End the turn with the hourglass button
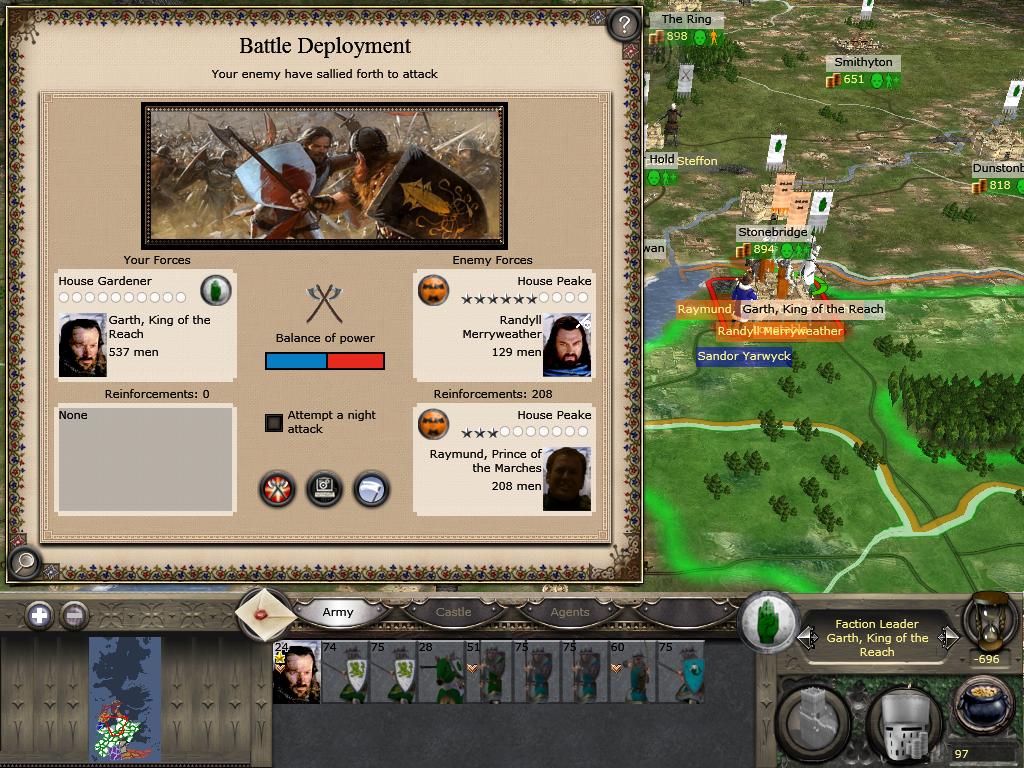The height and width of the screenshot is (768, 1024). point(989,620)
